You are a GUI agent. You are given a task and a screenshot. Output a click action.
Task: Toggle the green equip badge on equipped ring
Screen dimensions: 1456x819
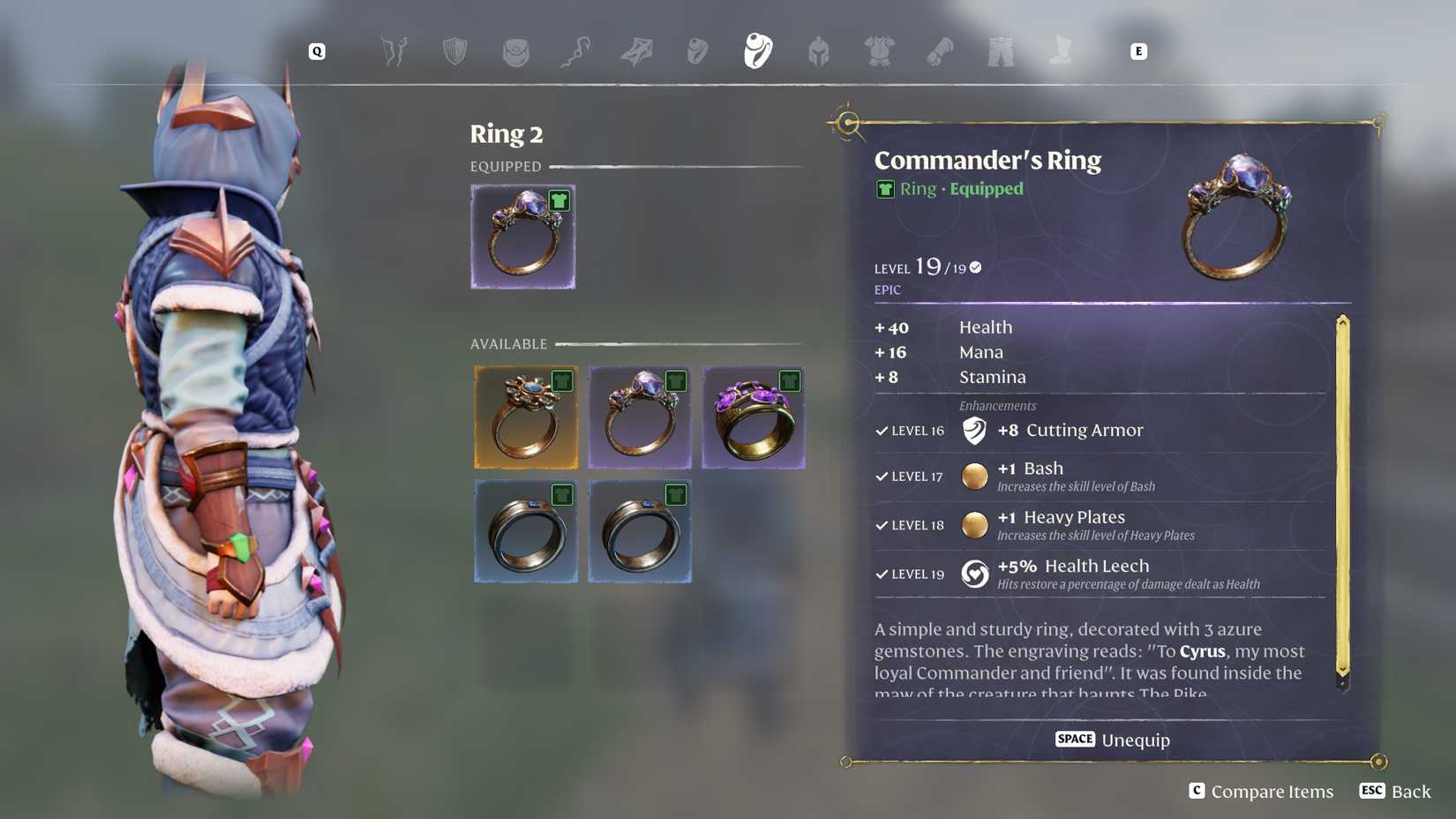(x=562, y=200)
